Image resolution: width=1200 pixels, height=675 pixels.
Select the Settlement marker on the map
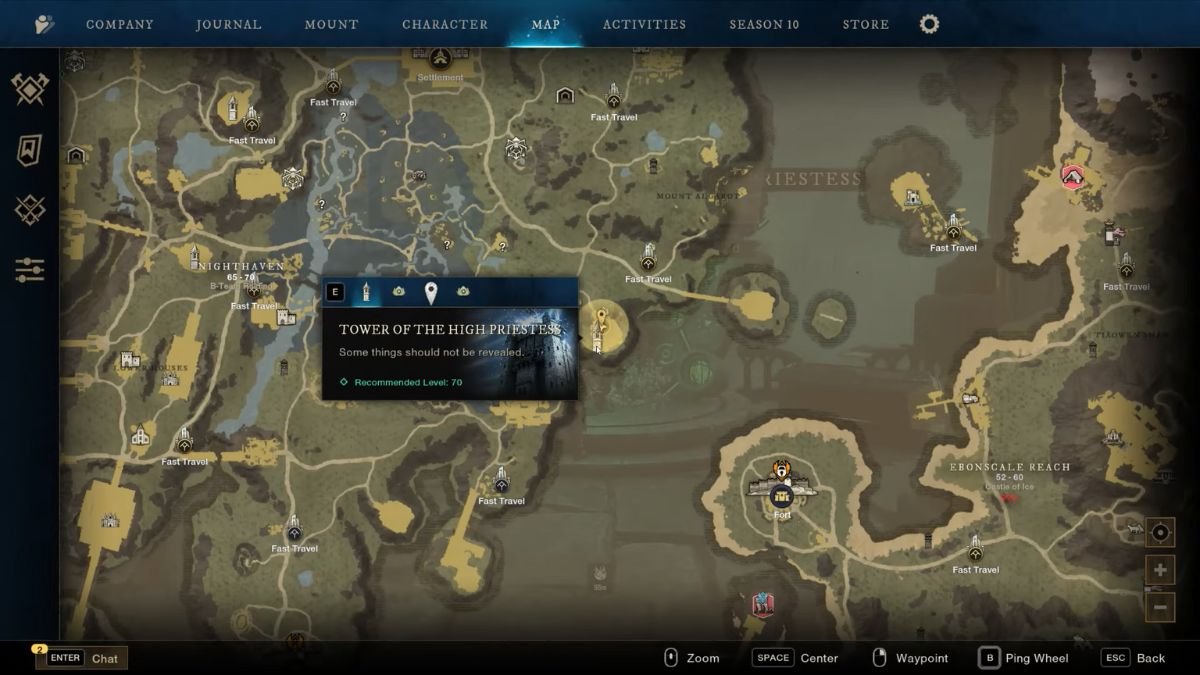coord(440,61)
